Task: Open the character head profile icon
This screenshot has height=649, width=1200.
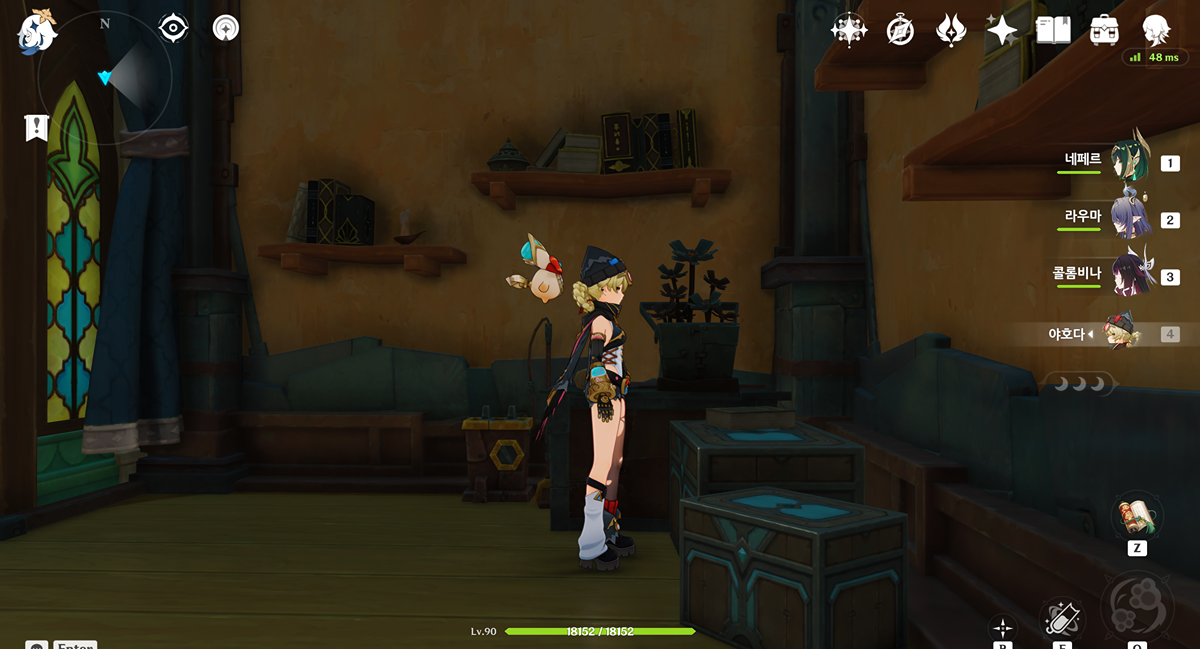Action: 1156,30
